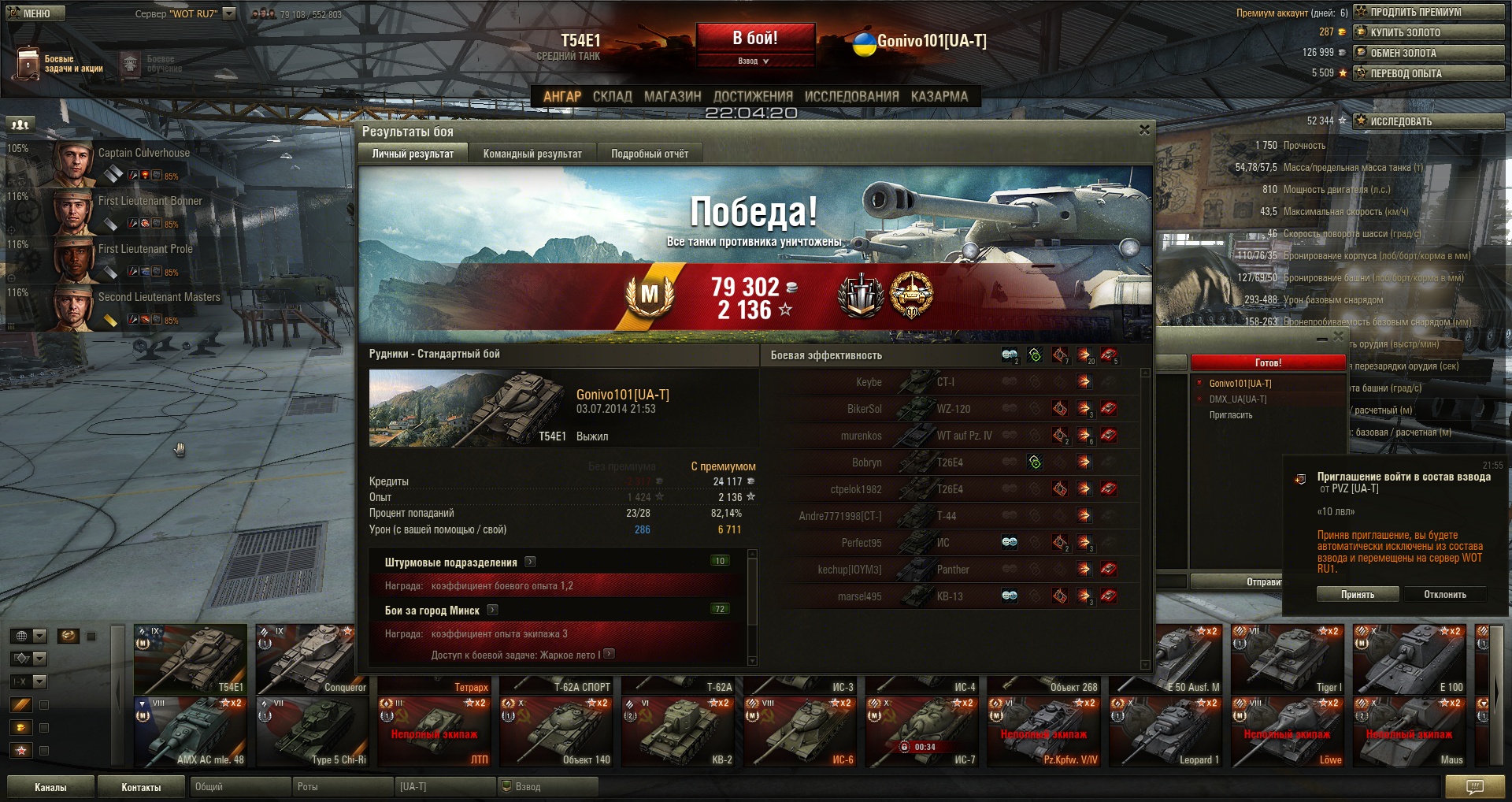
Task: Open the Исследования tech tree
Action: [x=851, y=96]
